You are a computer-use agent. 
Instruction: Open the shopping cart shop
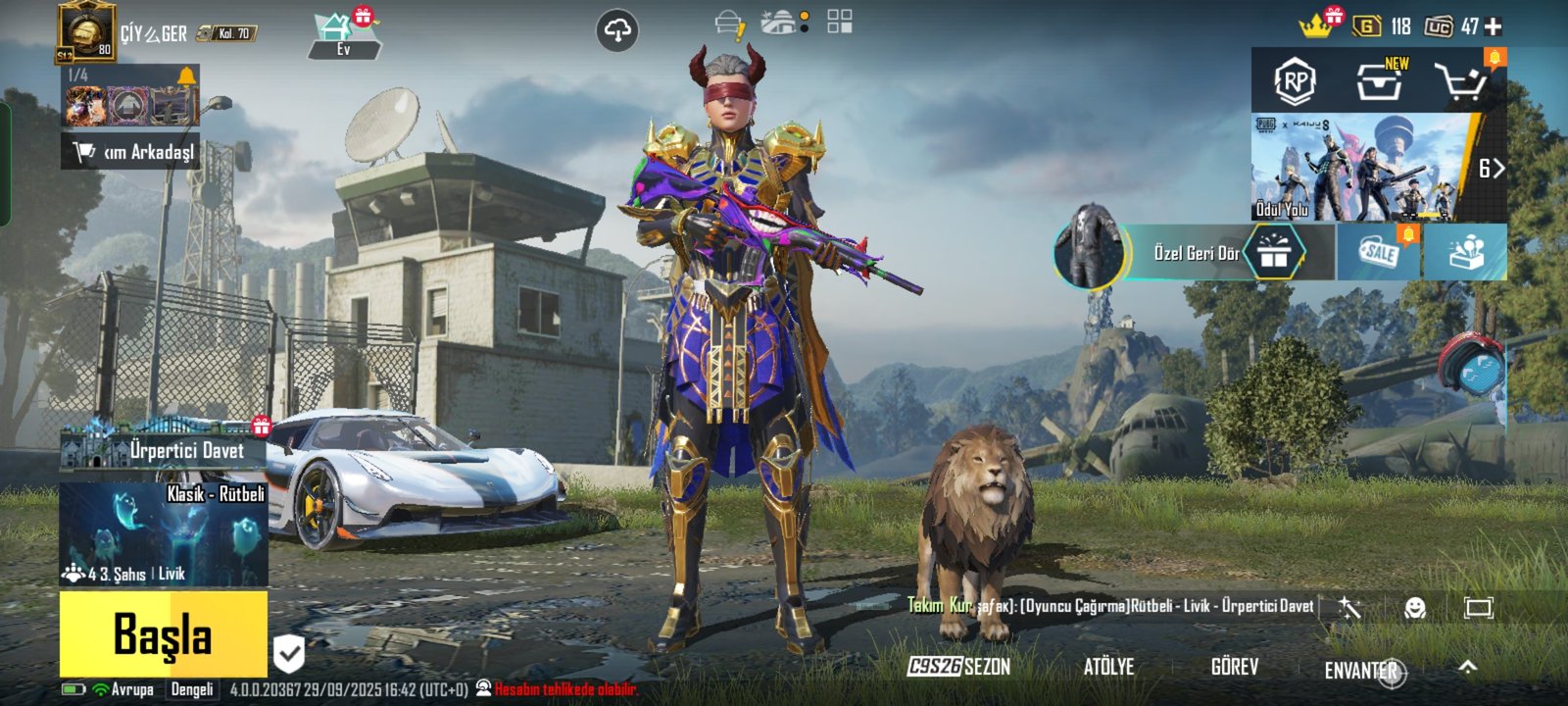(1462, 82)
